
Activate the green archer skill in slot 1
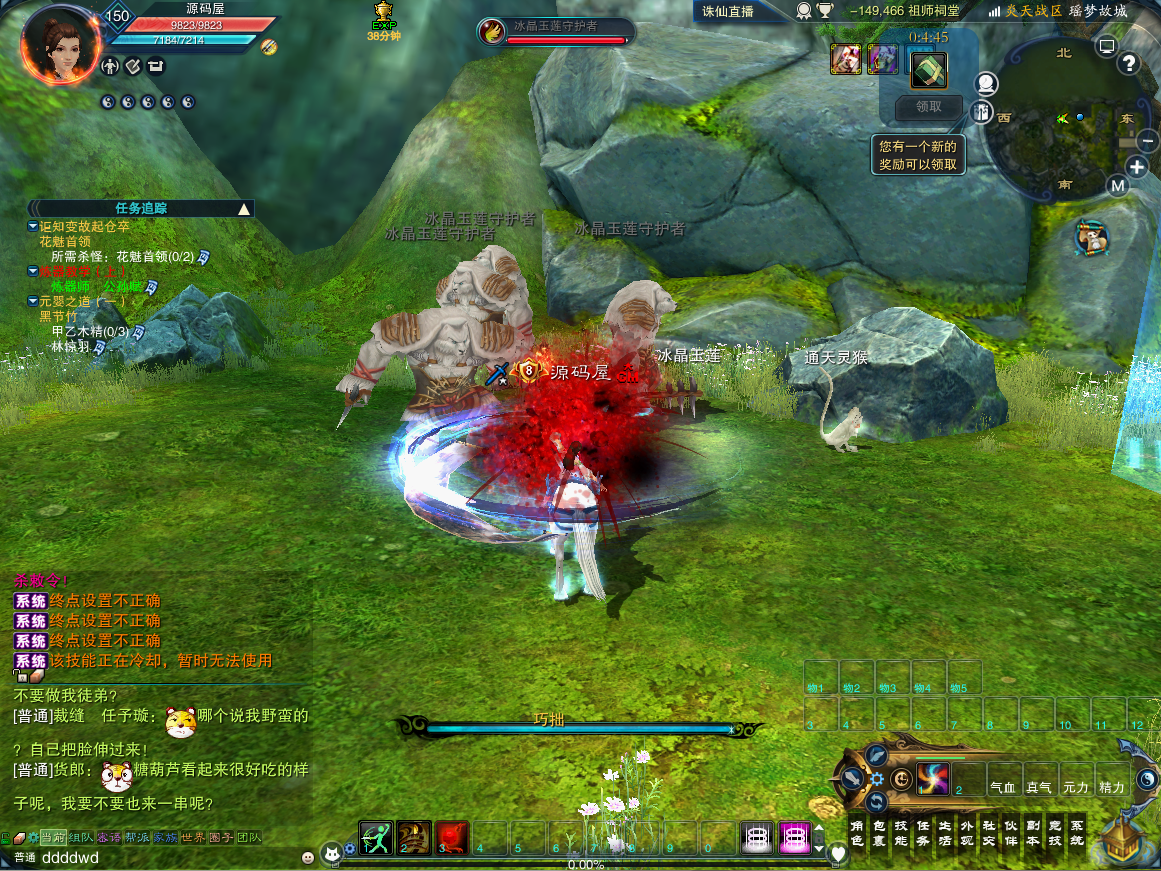coord(376,838)
